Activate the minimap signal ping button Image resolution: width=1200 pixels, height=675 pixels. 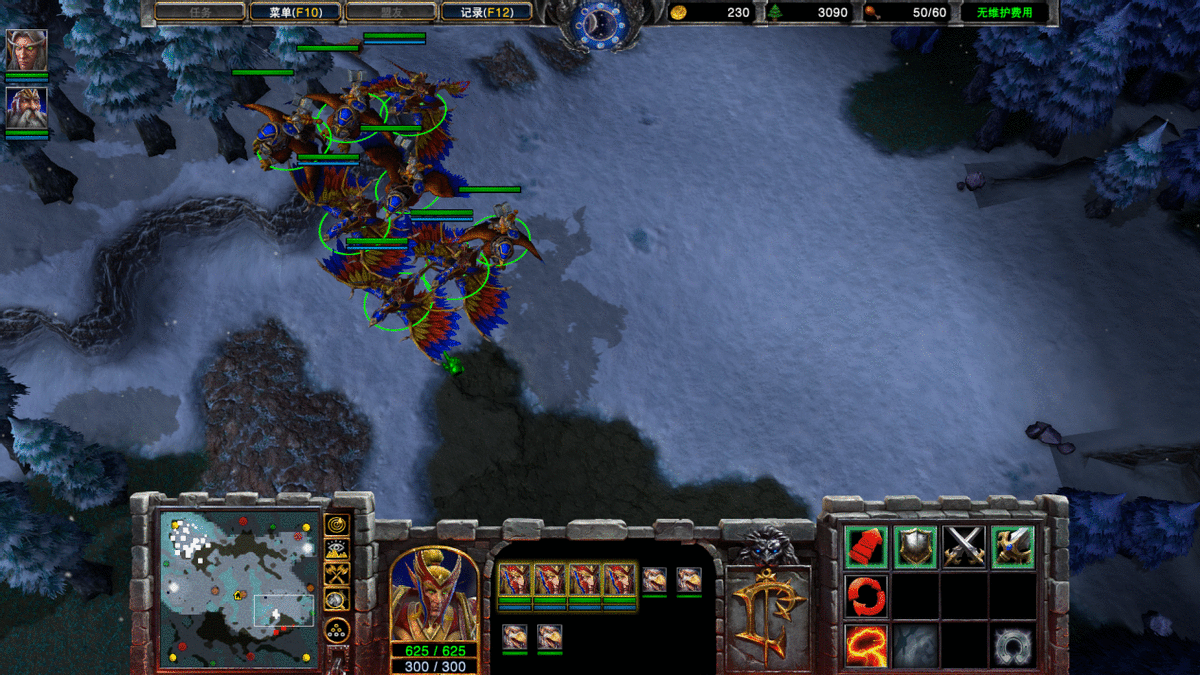(336, 524)
